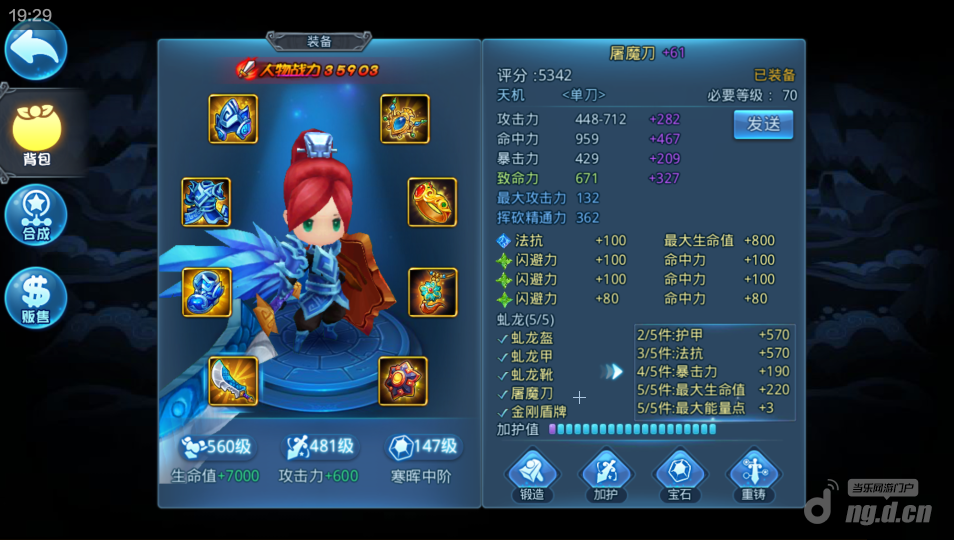This screenshot has height=540, width=954.
Task: Open the 贩售 sell tab
Action: (x=36, y=297)
